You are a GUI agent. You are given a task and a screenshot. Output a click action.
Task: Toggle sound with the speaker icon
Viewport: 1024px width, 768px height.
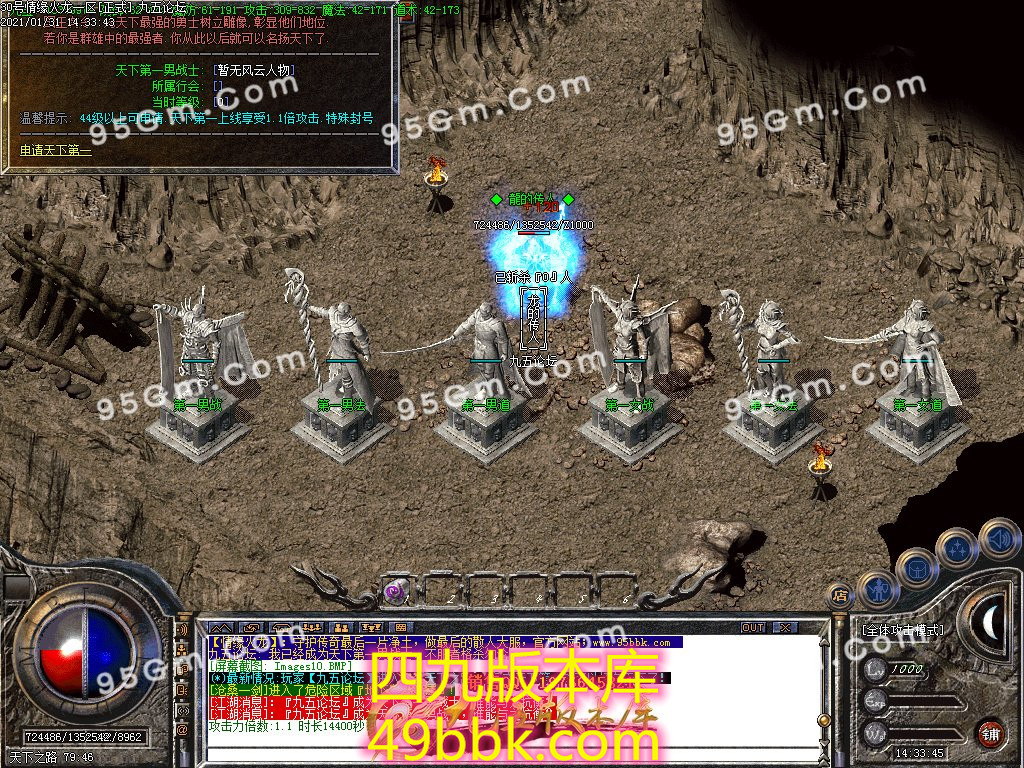[x=998, y=537]
